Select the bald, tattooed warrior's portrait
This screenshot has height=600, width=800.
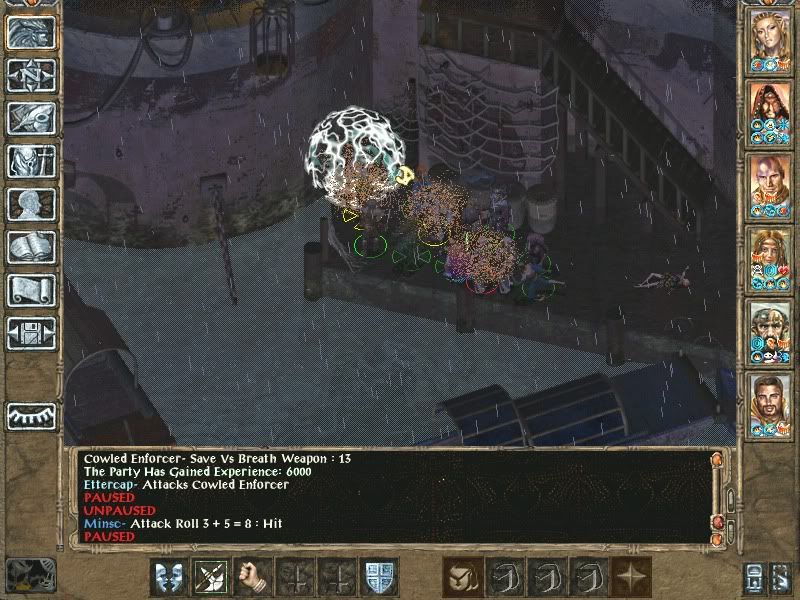(771, 183)
